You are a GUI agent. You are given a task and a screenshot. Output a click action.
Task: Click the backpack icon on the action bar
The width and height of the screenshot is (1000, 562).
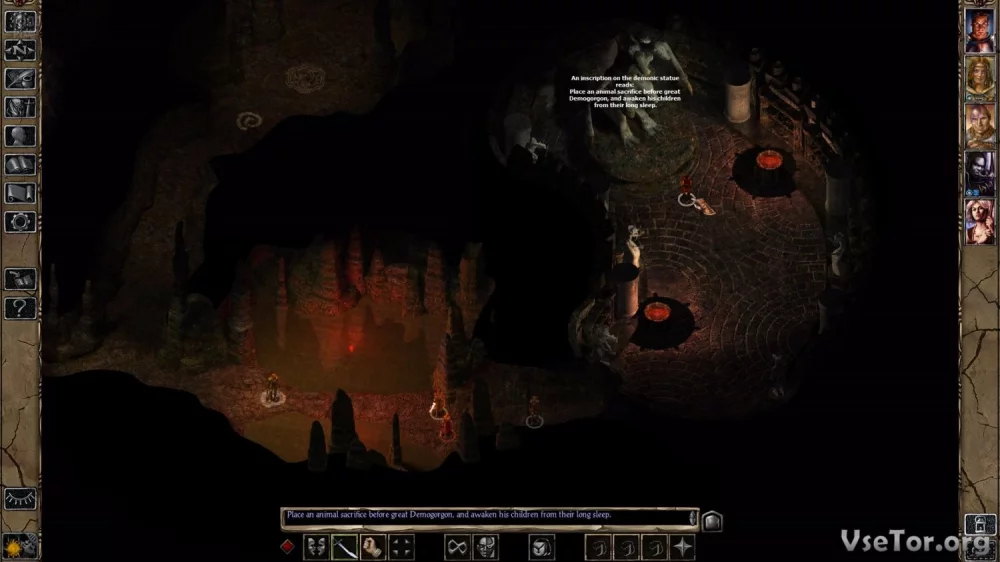(x=541, y=547)
